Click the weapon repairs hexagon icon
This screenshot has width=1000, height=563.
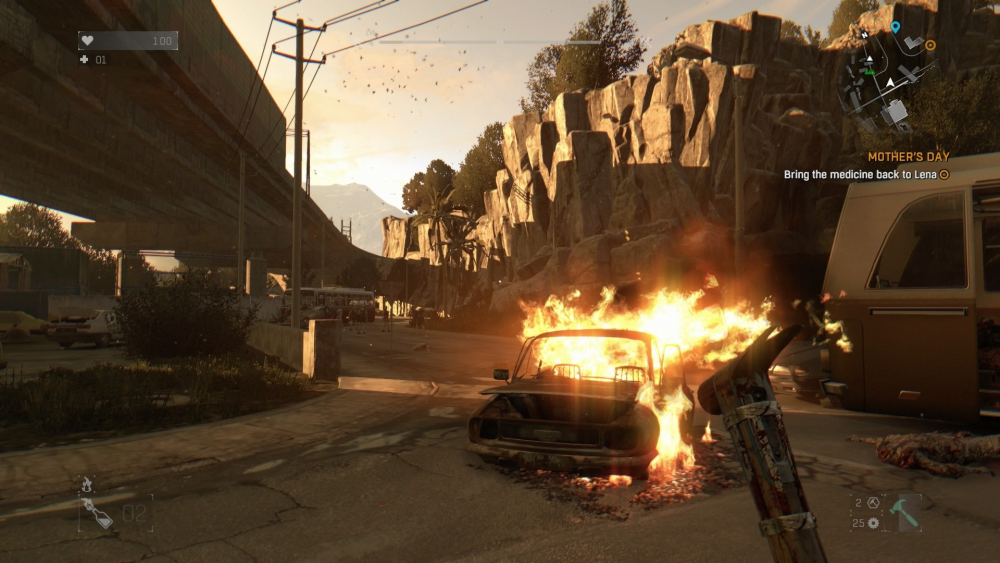(872, 503)
